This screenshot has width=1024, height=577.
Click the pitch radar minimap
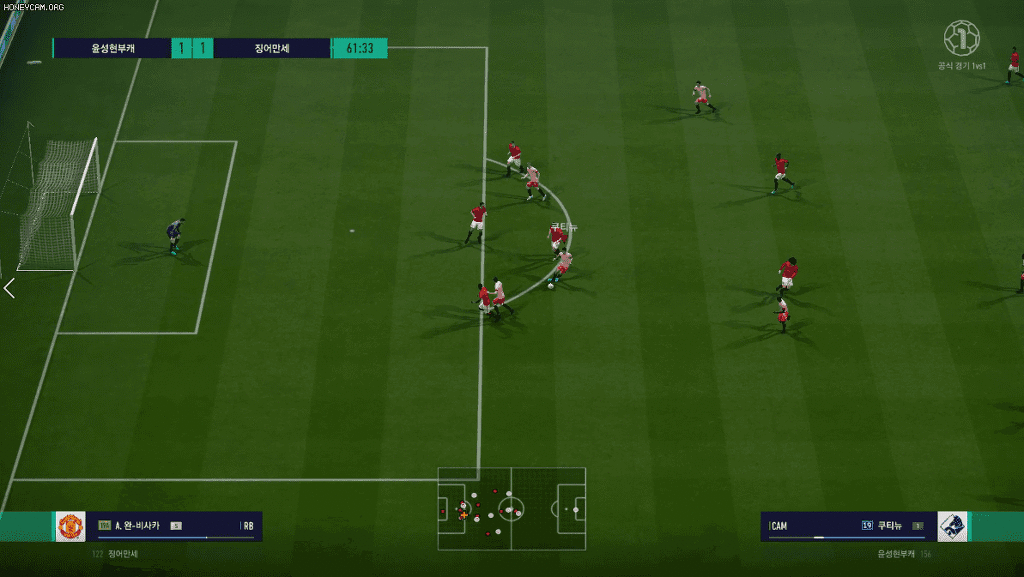(511, 508)
